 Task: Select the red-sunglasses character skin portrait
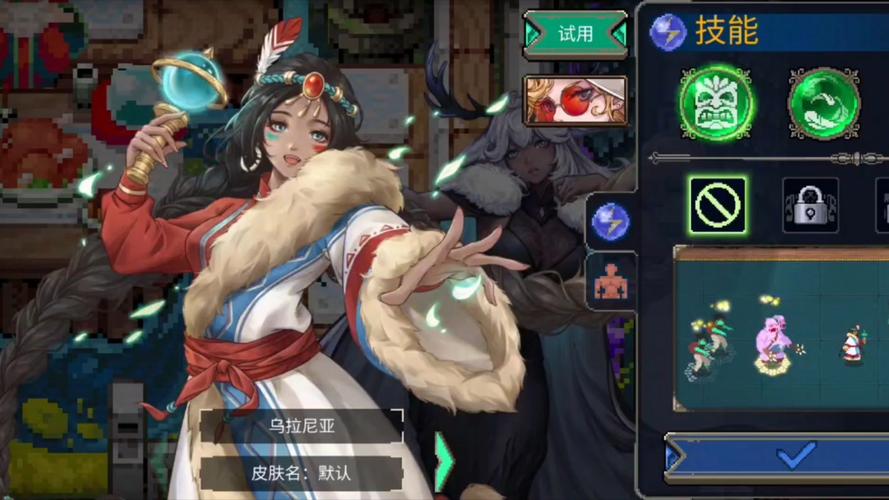575,100
